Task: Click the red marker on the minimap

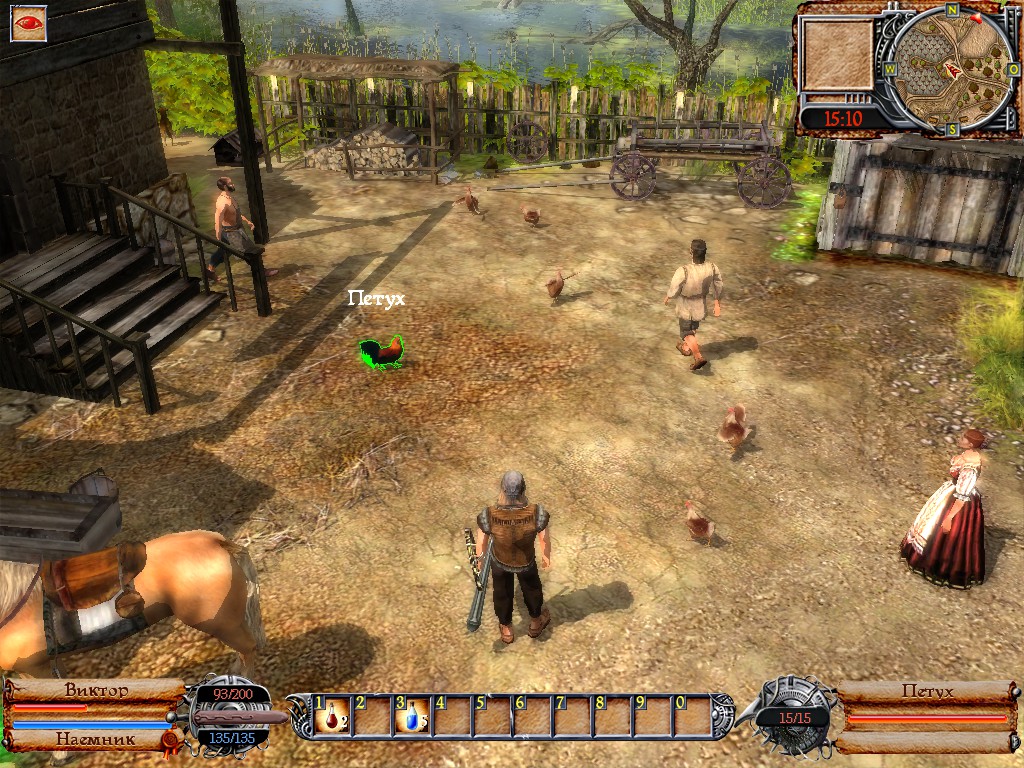Action: click(951, 70)
